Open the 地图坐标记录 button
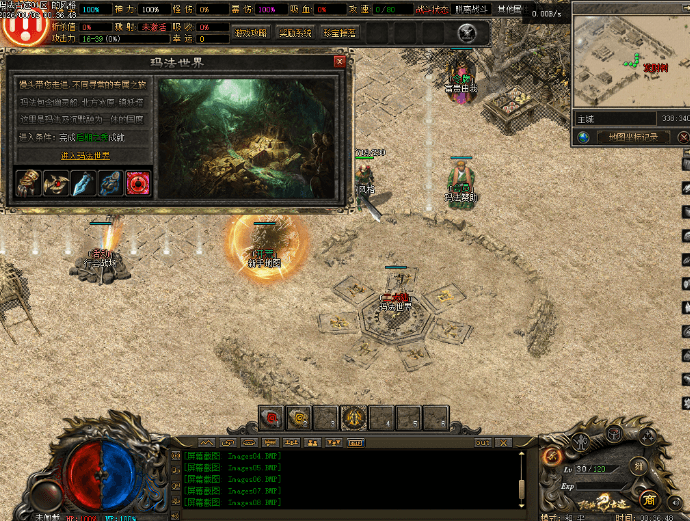This screenshot has height=521, width=690. point(632,137)
